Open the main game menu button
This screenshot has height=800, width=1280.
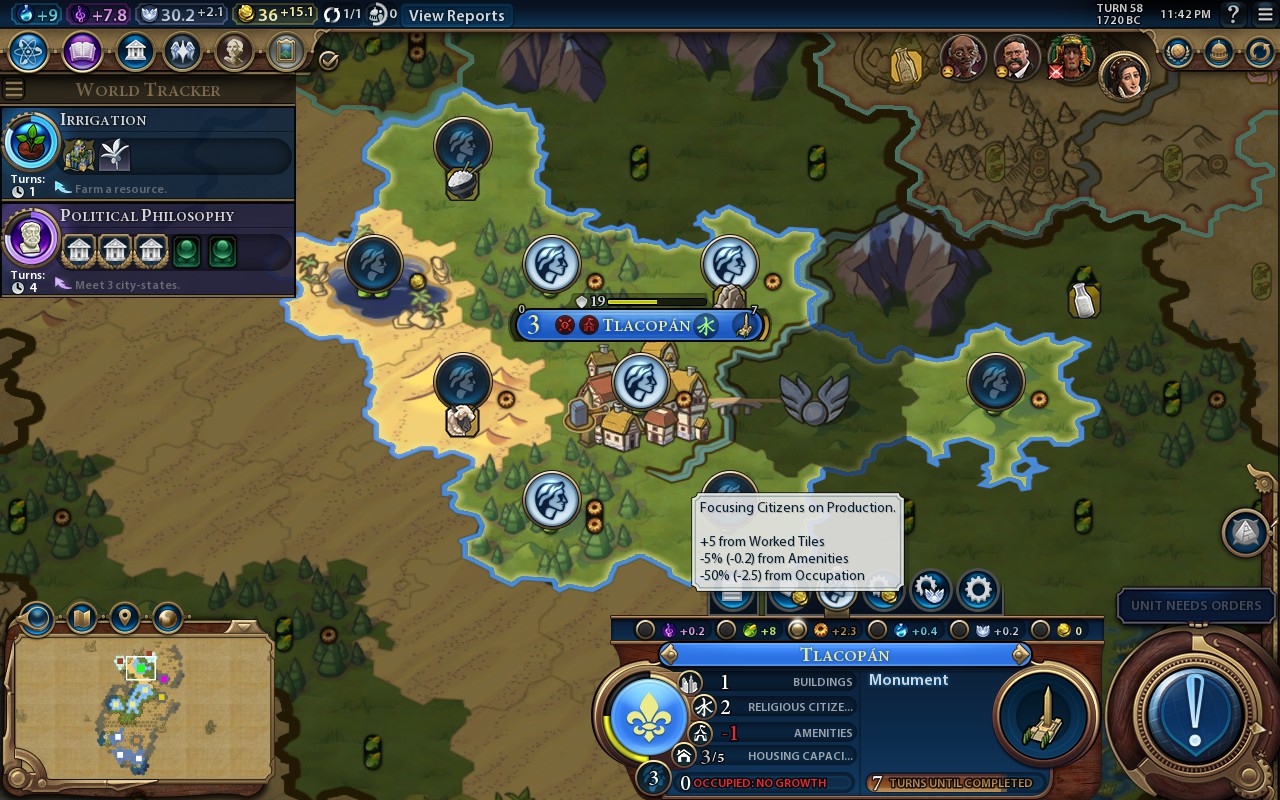point(1264,15)
